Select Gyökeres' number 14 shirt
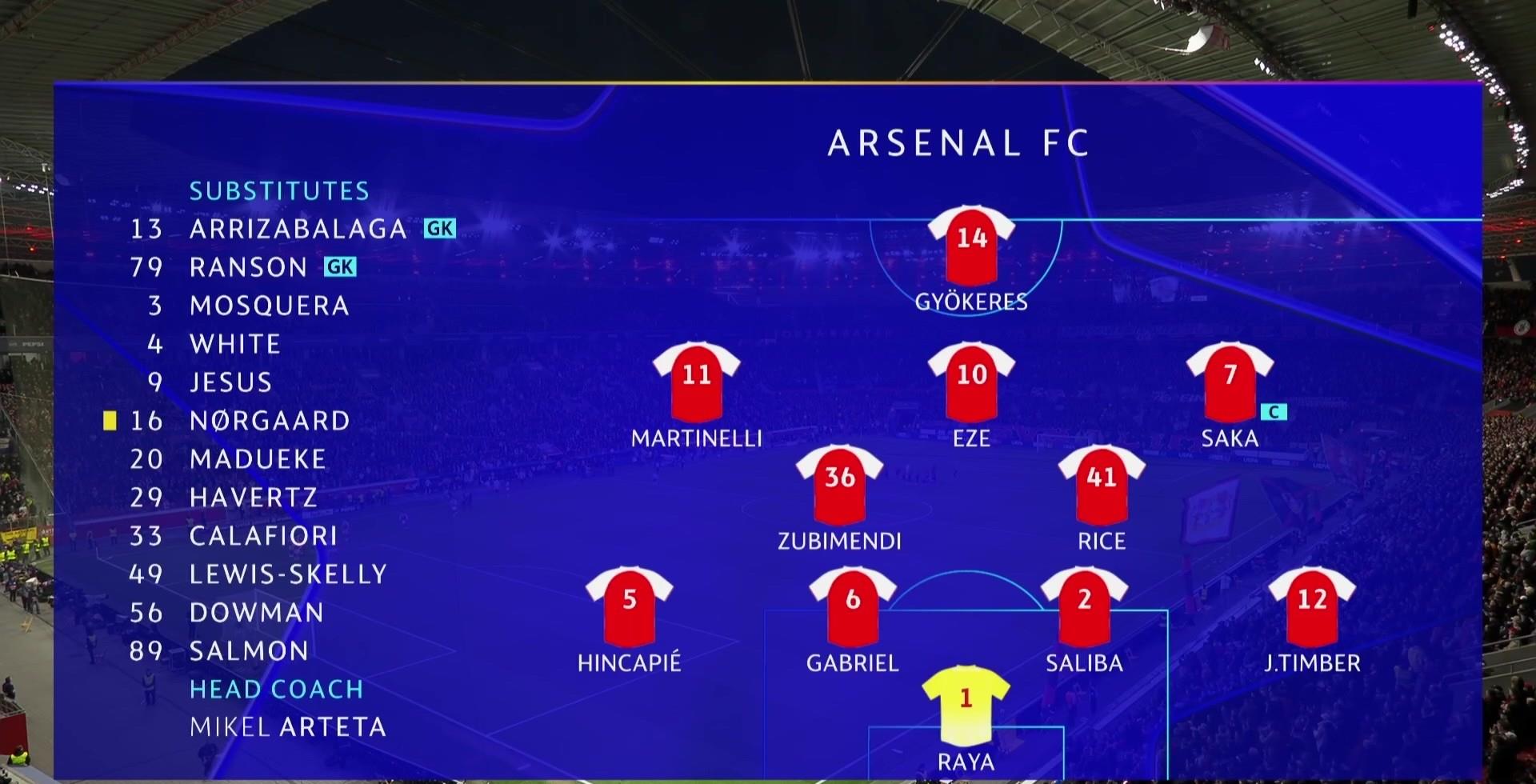1536x784 pixels. 971,245
